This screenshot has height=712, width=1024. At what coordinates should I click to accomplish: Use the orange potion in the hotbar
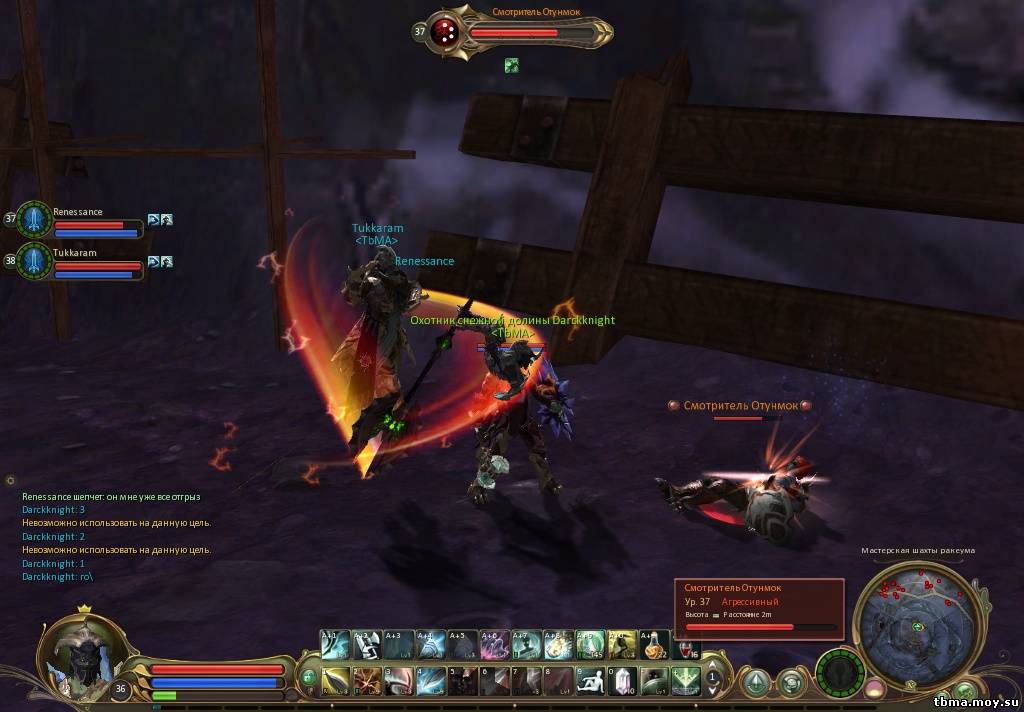pyautogui.click(x=653, y=643)
